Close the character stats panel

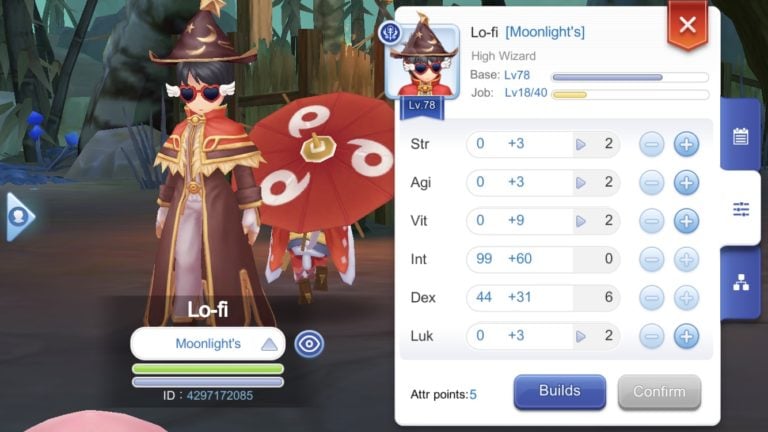(x=687, y=26)
